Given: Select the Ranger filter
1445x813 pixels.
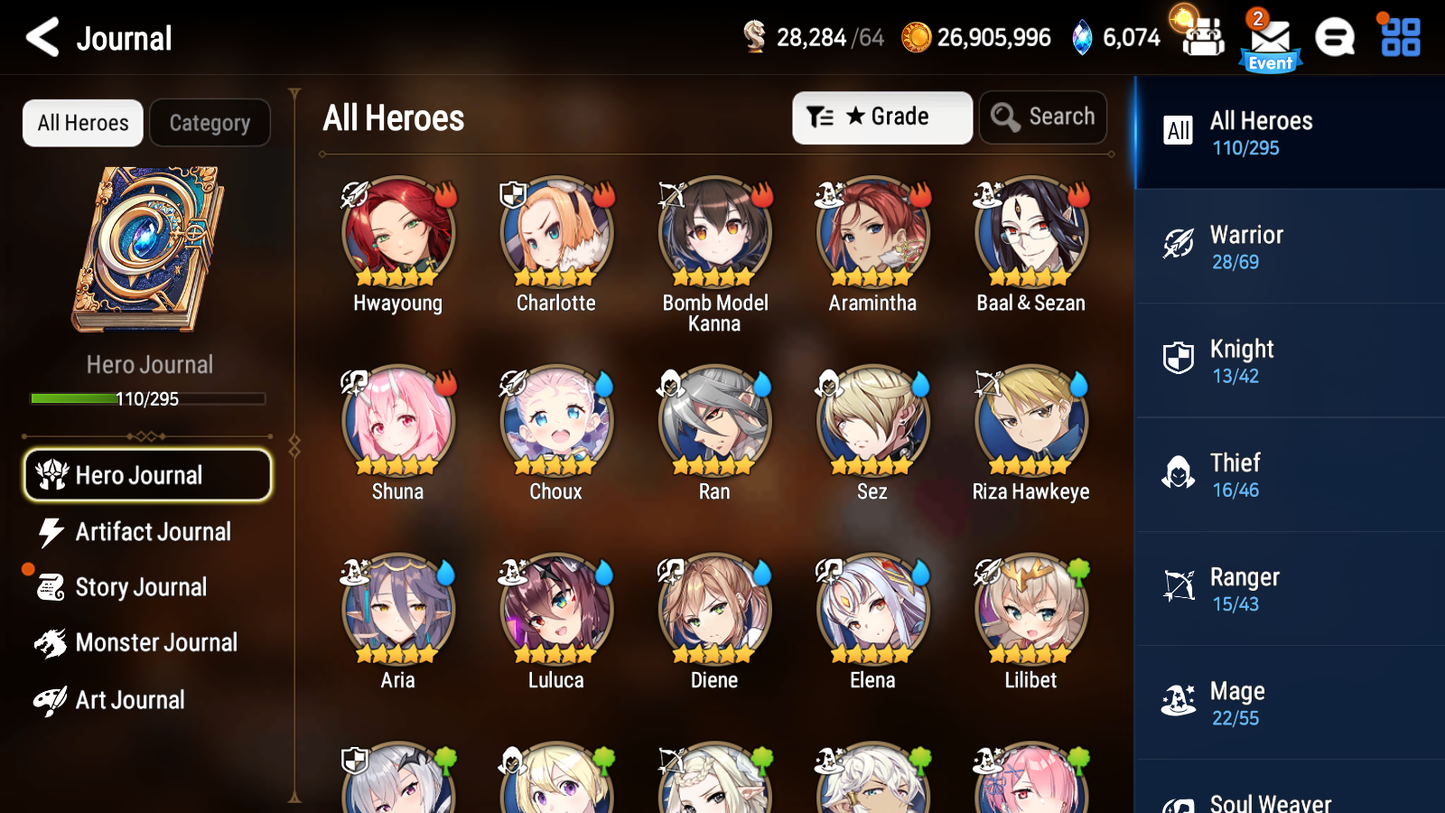Looking at the screenshot, I should [x=1289, y=588].
